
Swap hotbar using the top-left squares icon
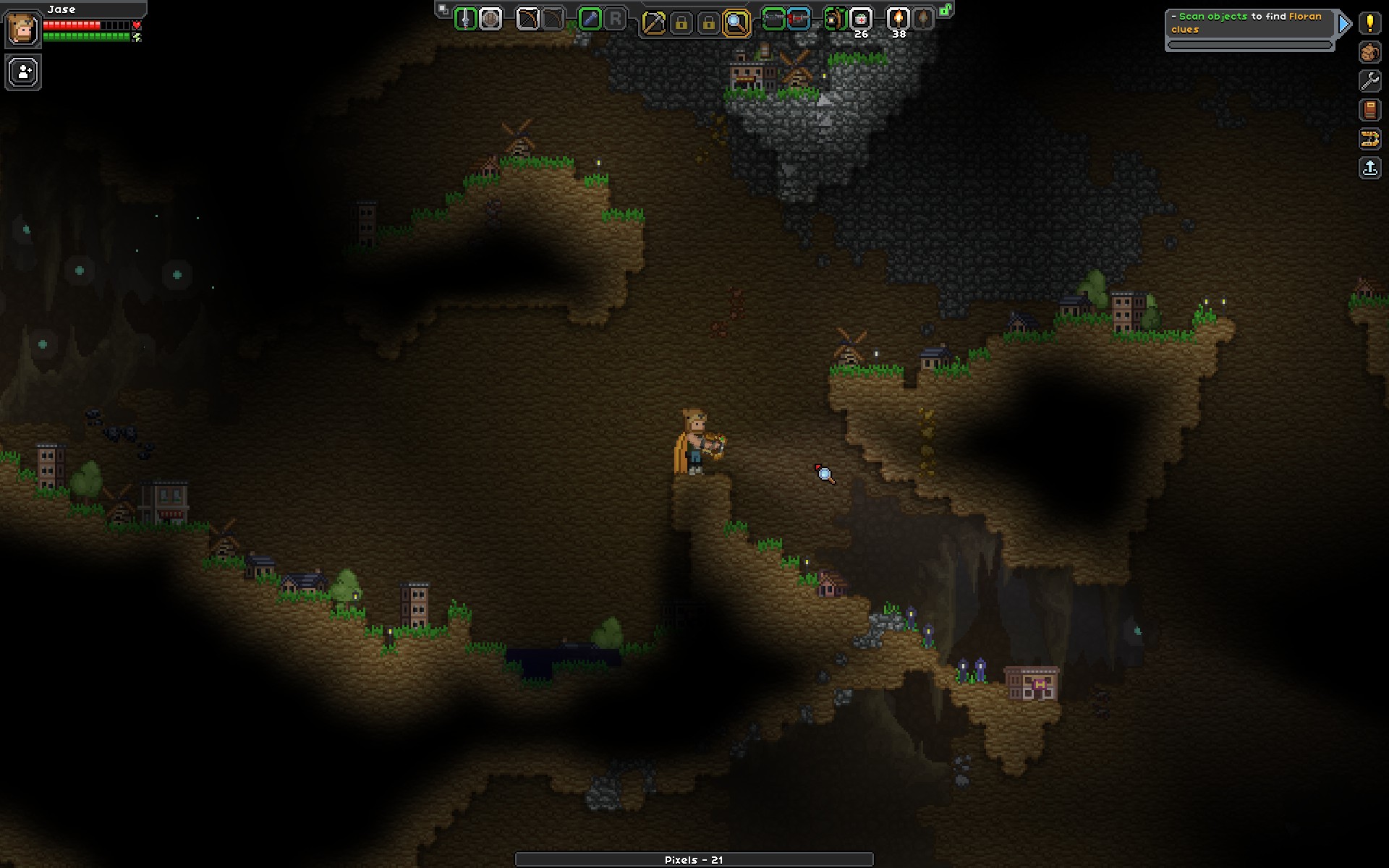443,9
